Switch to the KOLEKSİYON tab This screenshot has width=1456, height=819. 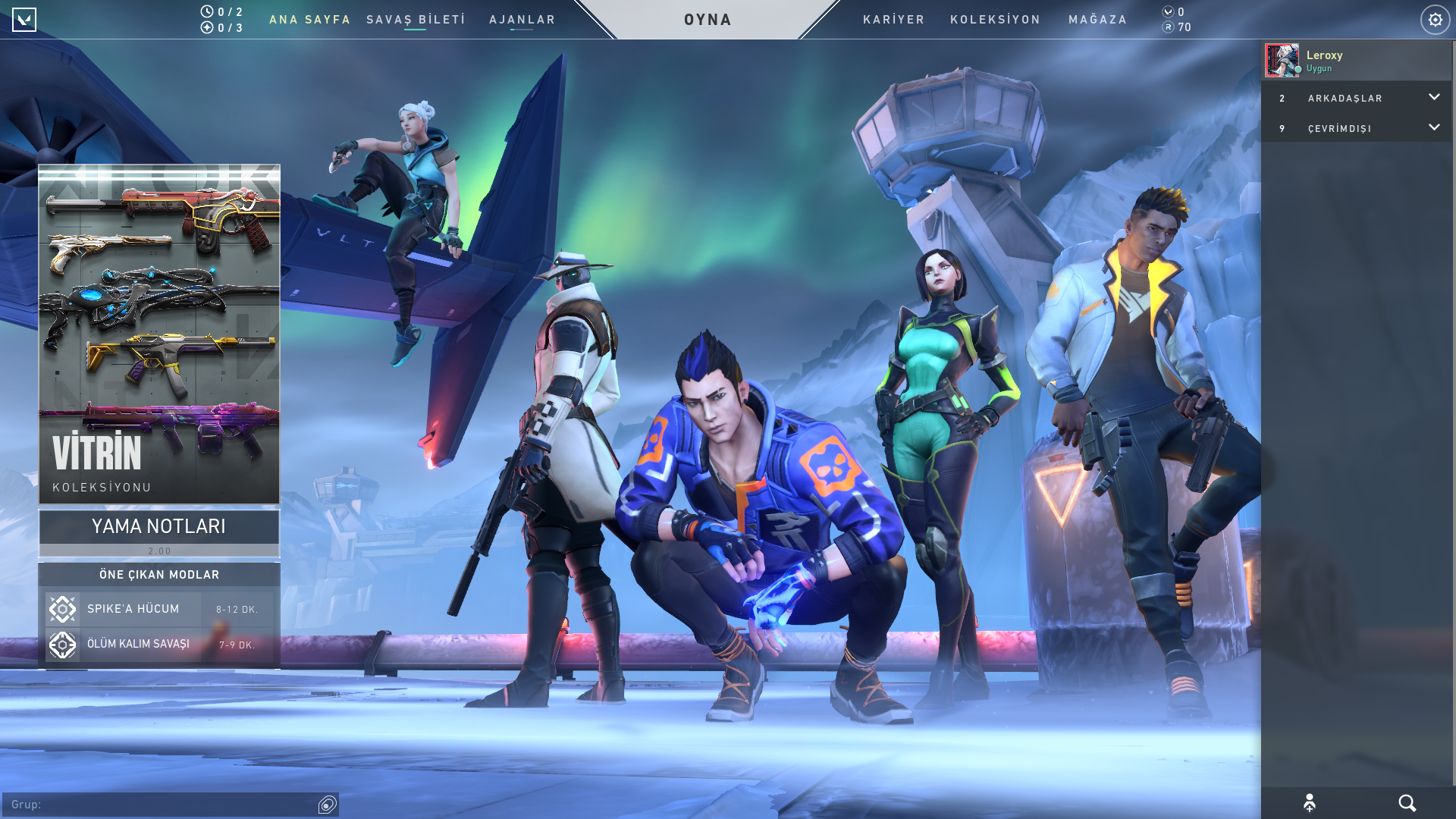(995, 20)
